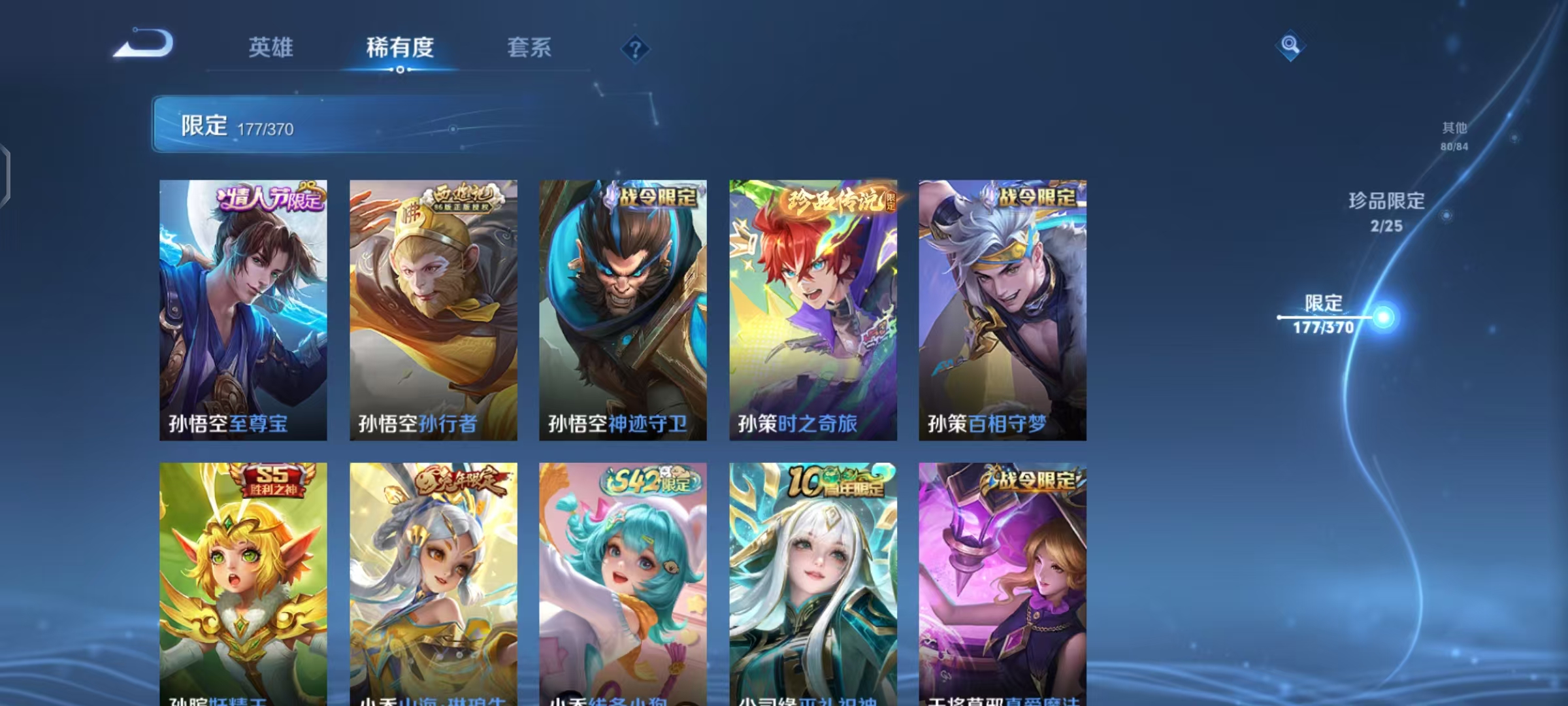Jump to 其他 80/84 category on right sidebar
1568x706 pixels.
[1455, 137]
